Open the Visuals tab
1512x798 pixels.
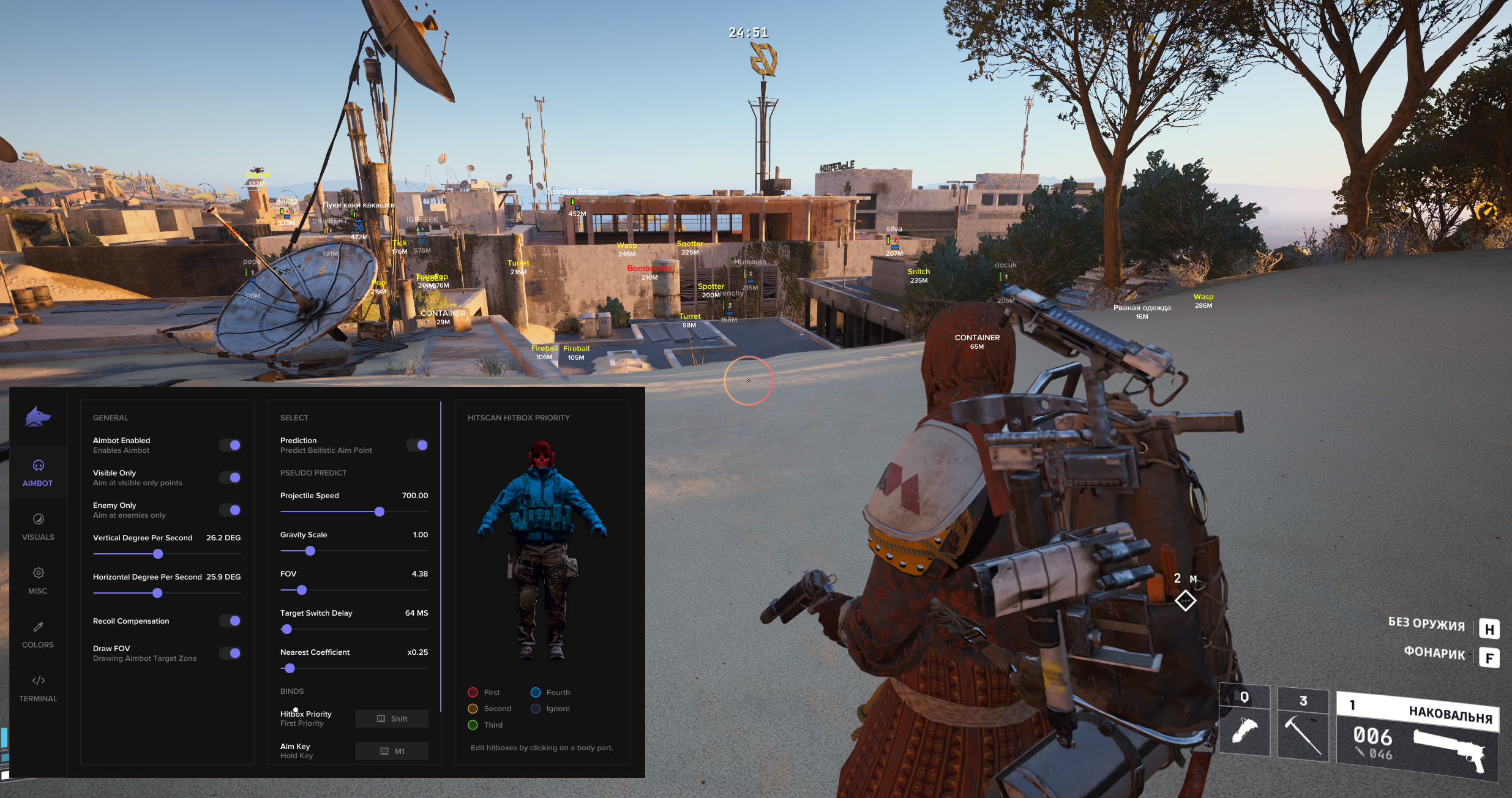pyautogui.click(x=38, y=526)
